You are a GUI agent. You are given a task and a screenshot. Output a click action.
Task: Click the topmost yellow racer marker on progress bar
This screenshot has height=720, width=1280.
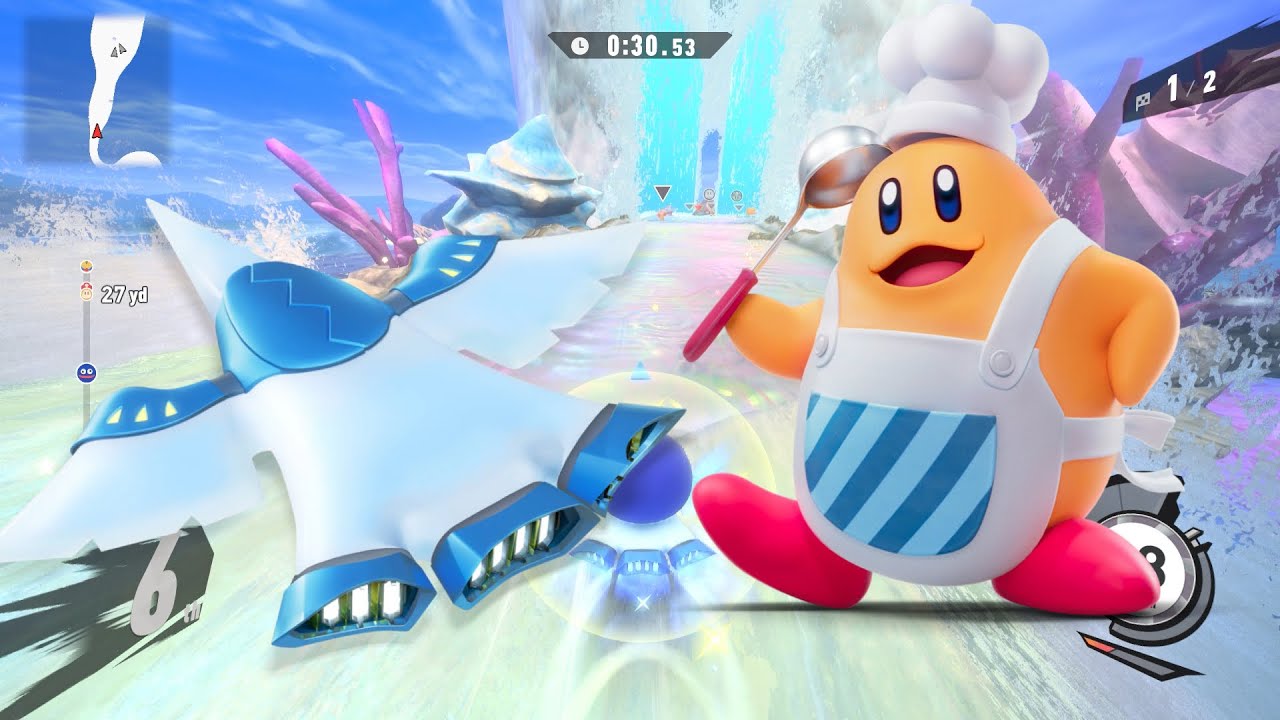[87, 267]
